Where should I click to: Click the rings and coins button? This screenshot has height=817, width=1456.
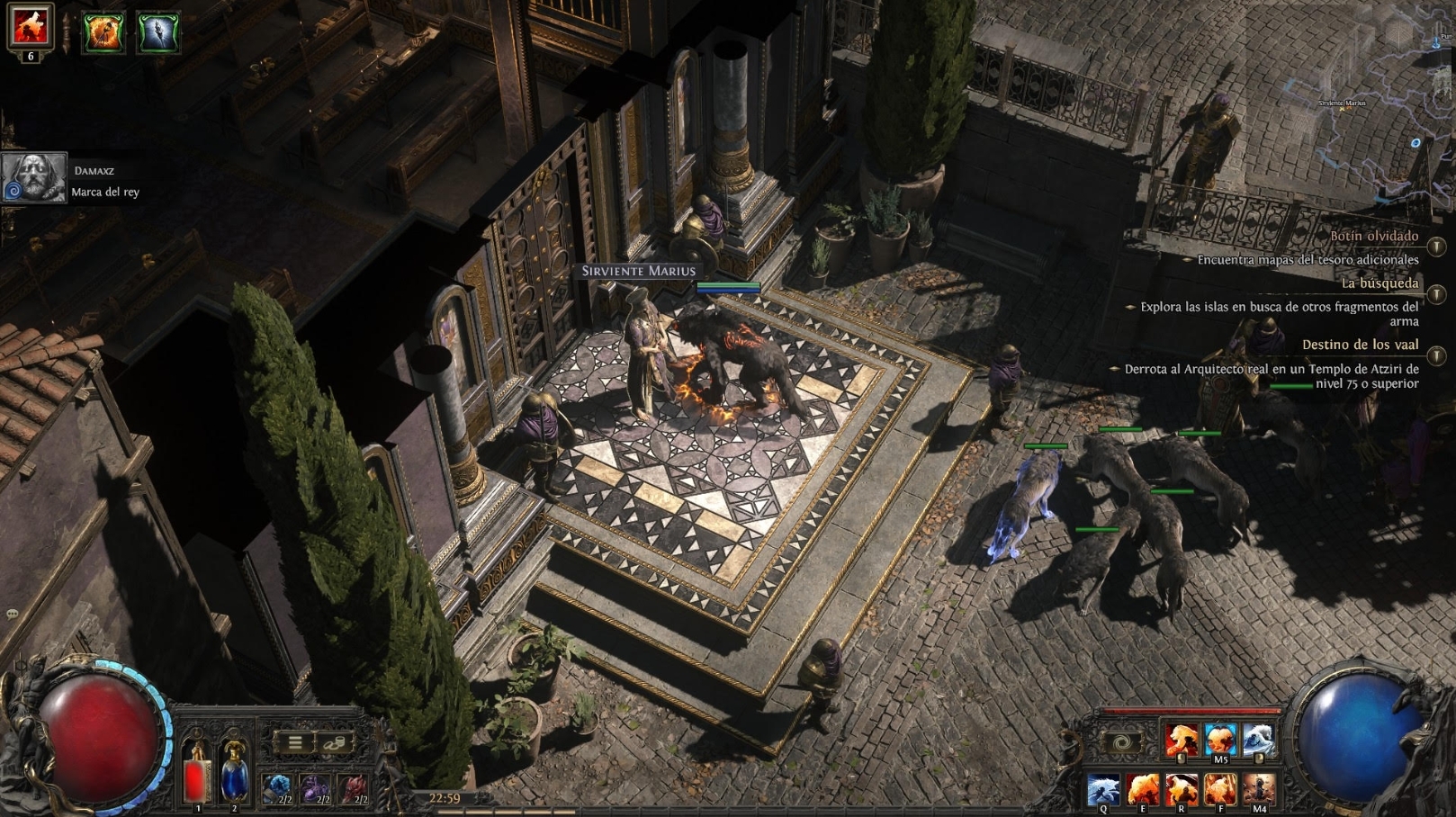click(x=334, y=742)
